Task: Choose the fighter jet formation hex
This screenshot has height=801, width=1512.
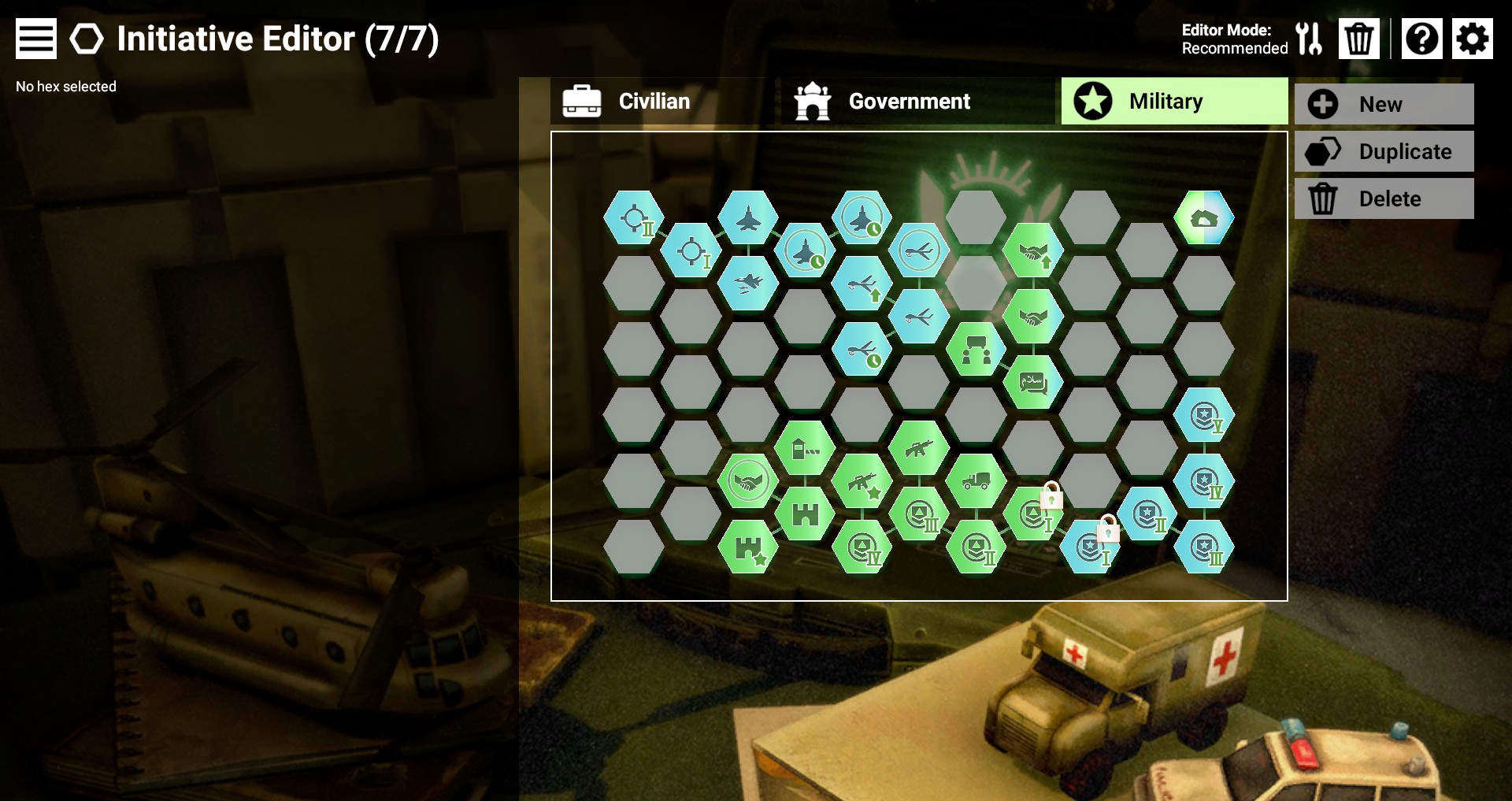Action: coord(747,283)
